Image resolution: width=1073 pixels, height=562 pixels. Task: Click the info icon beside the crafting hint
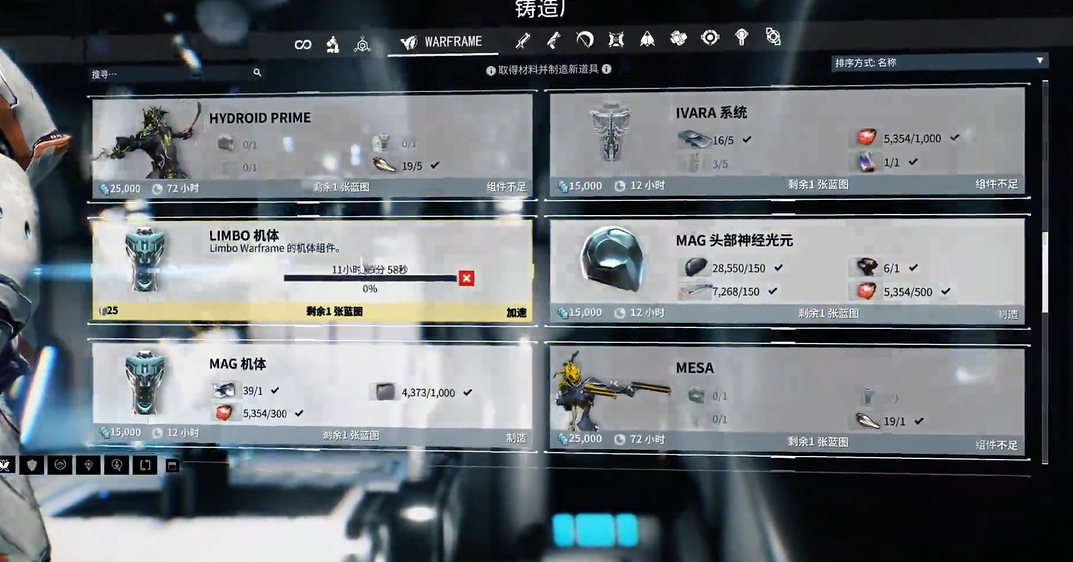coord(606,70)
